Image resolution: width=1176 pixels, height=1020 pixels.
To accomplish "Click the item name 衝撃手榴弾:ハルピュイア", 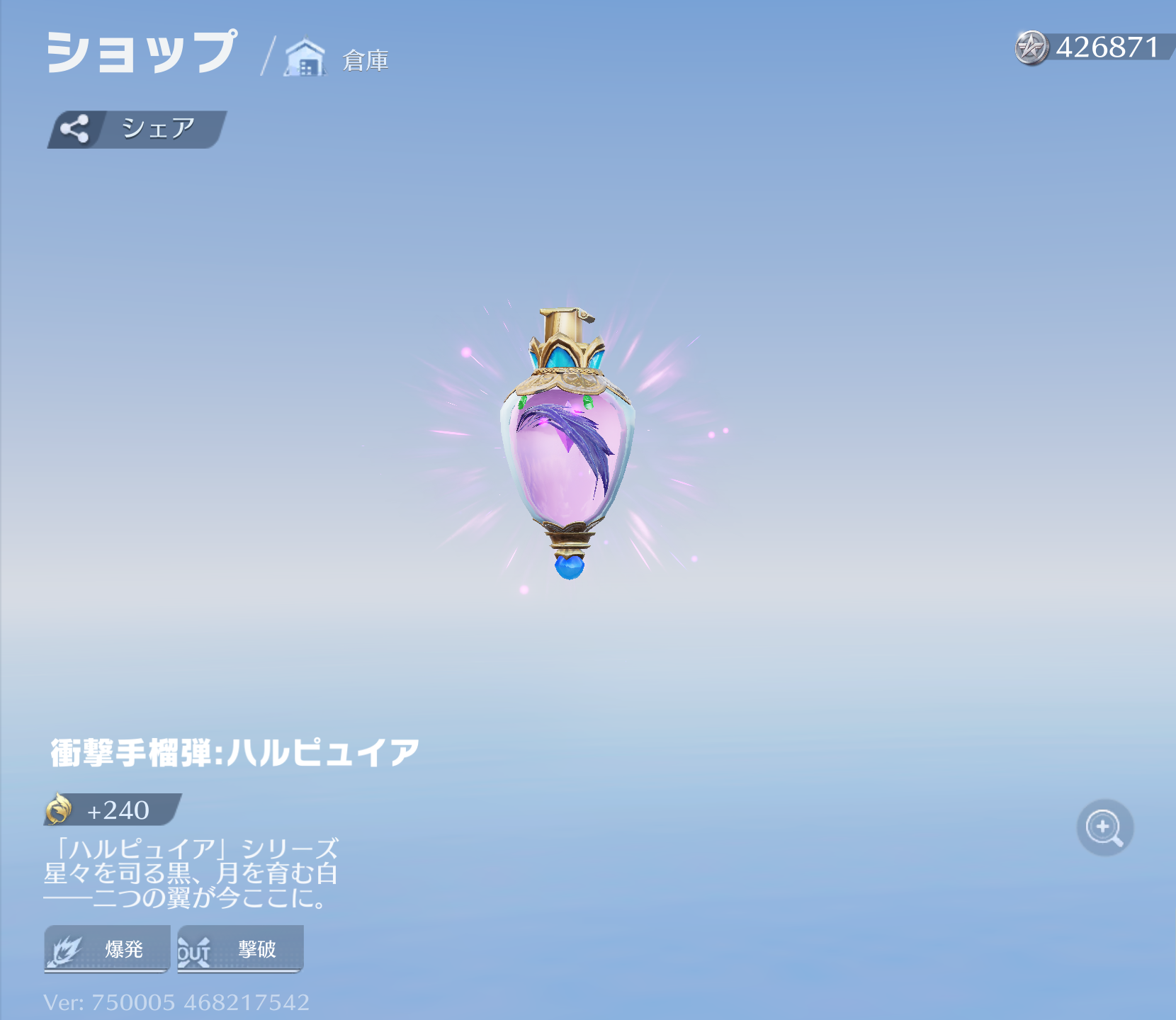I will (x=234, y=754).
